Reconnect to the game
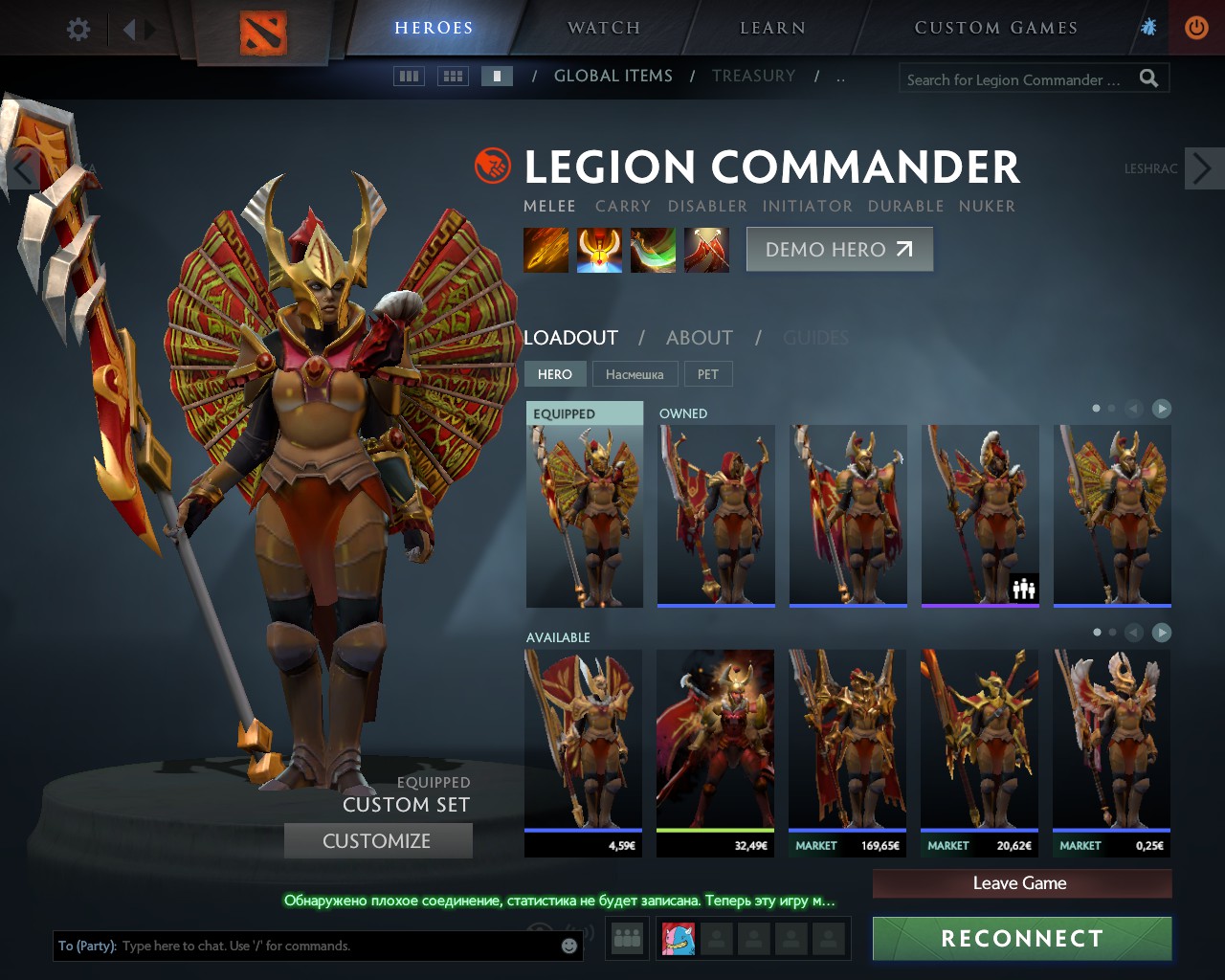Viewport: 1225px width, 980px height. pos(1021,938)
